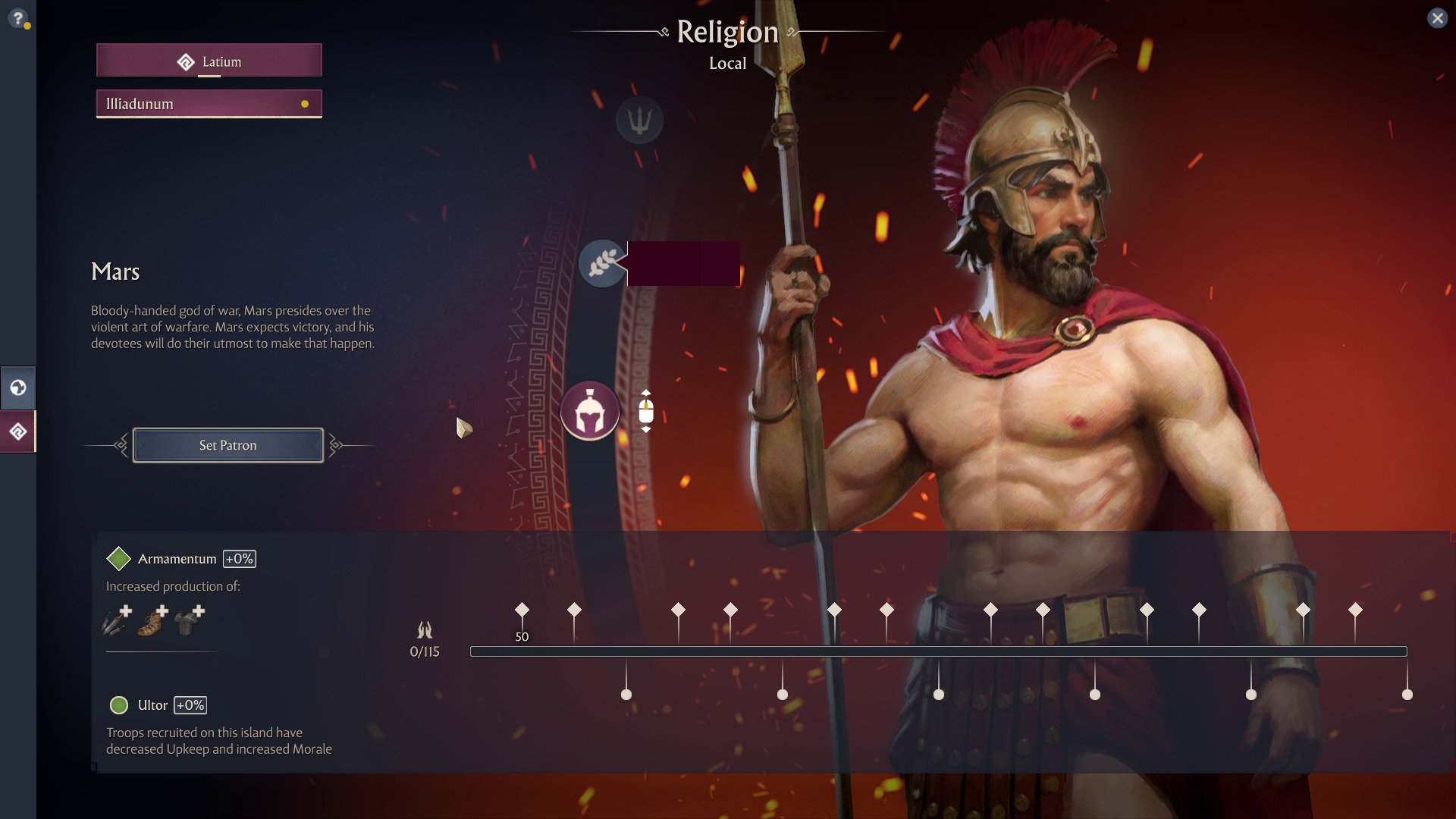Choose the Illiadunum island entry
Screen dimensions: 1456x819
click(209, 104)
